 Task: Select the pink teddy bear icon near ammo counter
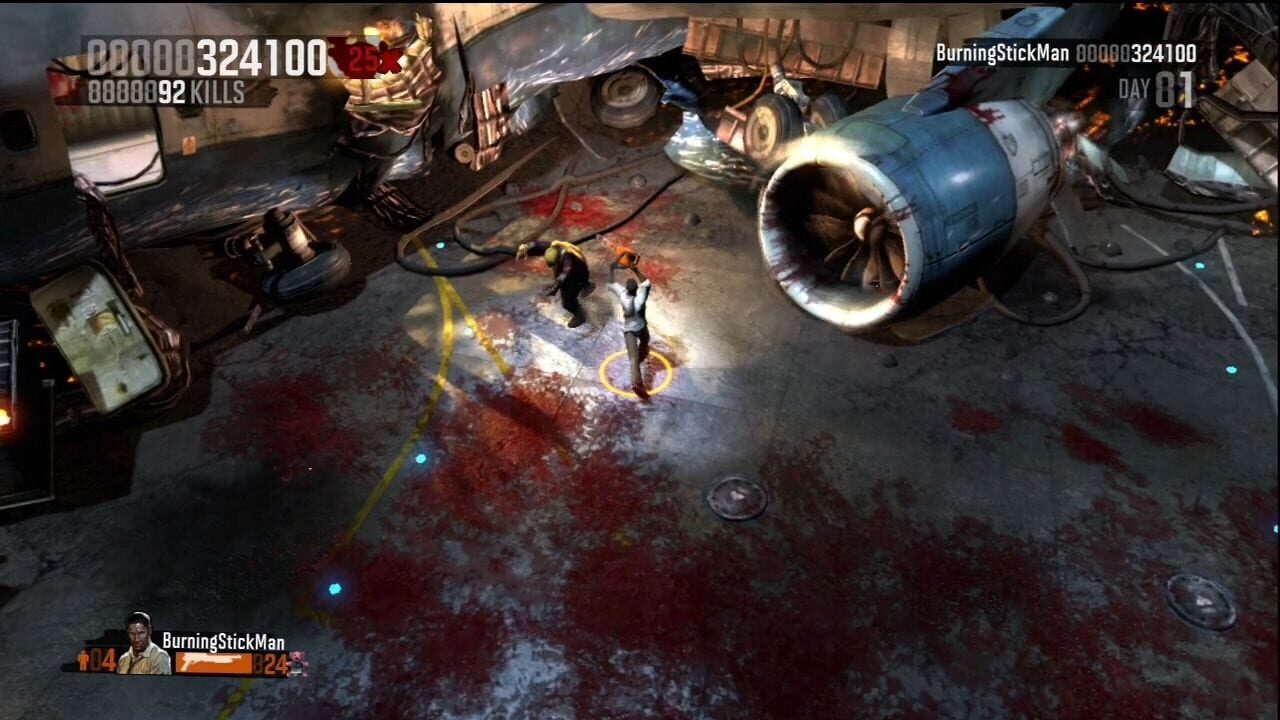tap(296, 660)
